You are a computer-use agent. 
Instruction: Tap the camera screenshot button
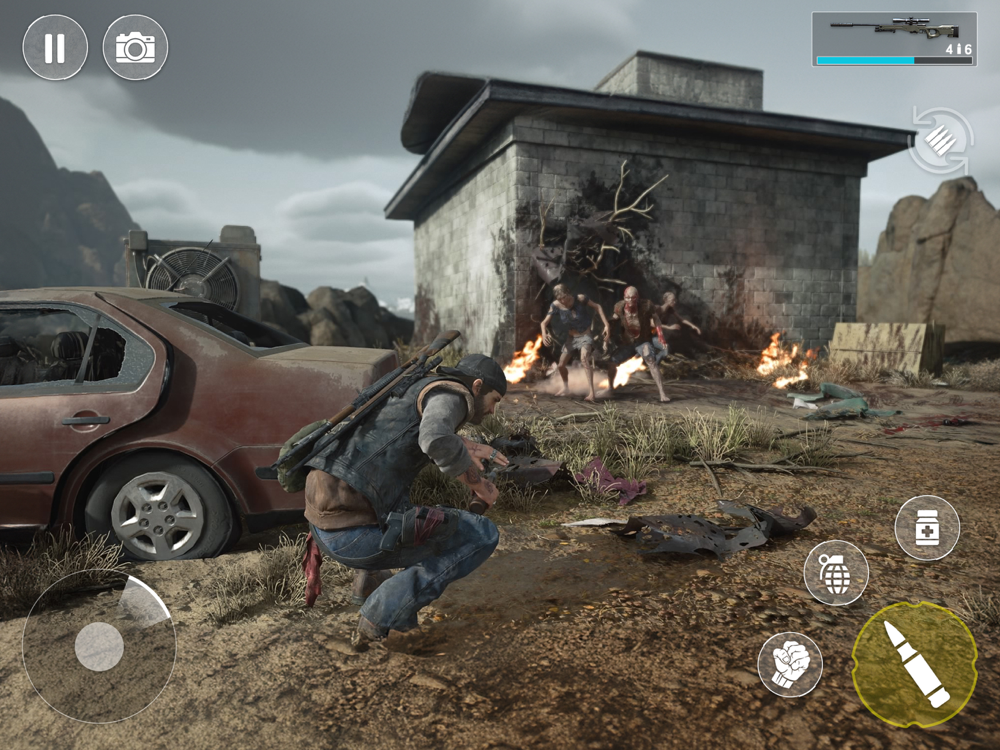coord(135,47)
